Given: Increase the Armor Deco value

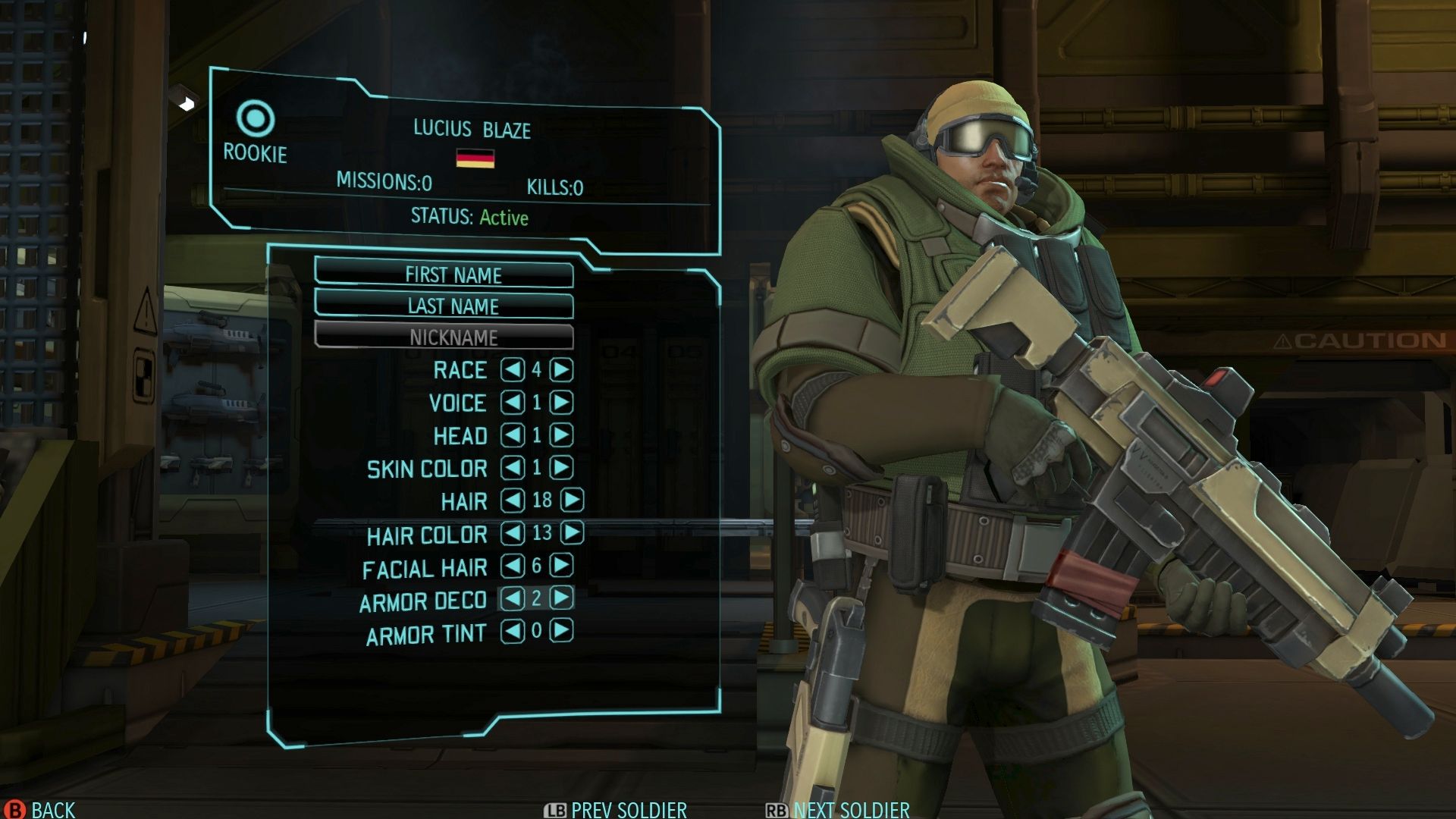Looking at the screenshot, I should coord(561,598).
